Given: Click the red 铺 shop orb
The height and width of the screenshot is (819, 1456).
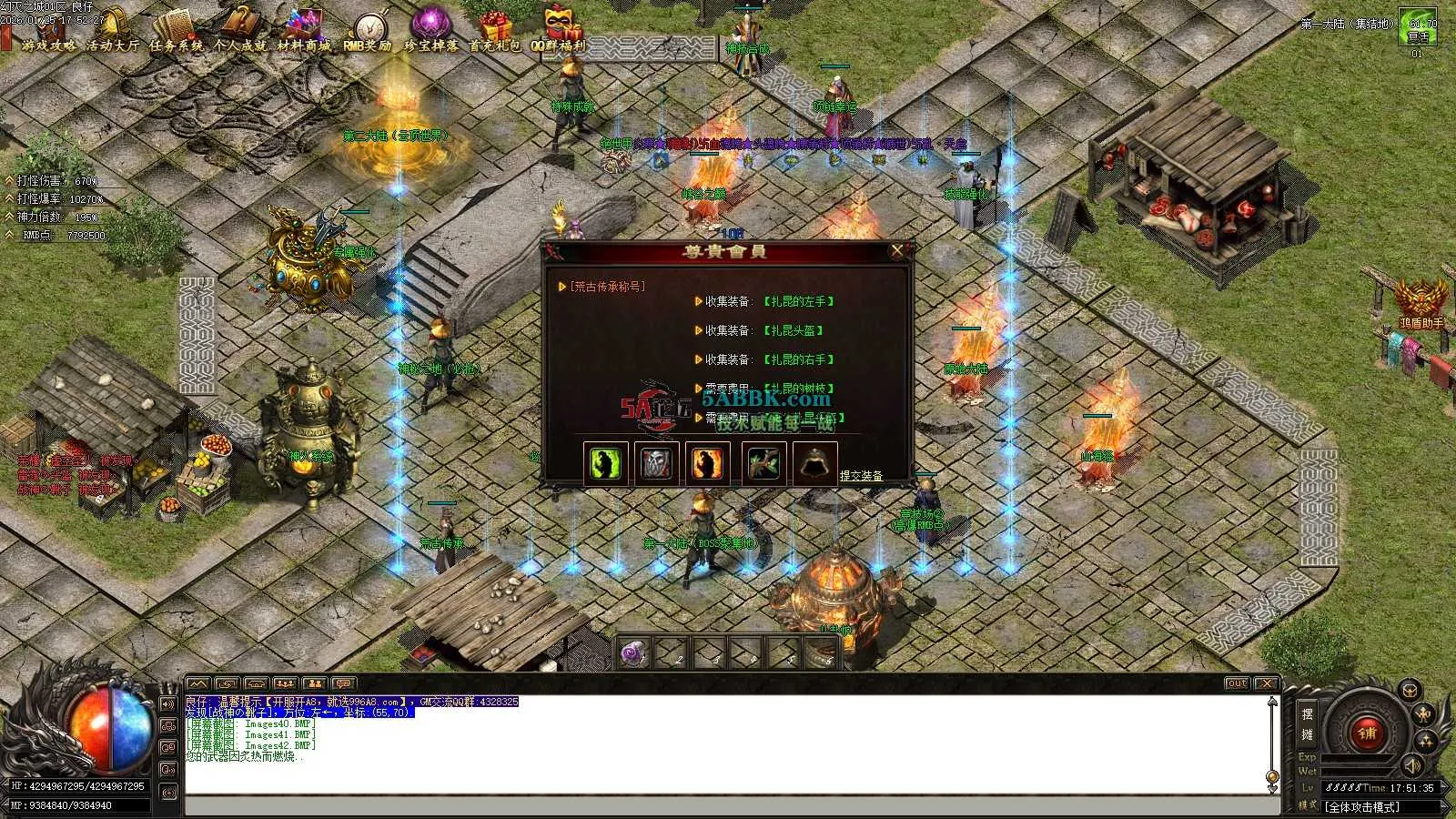Looking at the screenshot, I should tap(1366, 732).
